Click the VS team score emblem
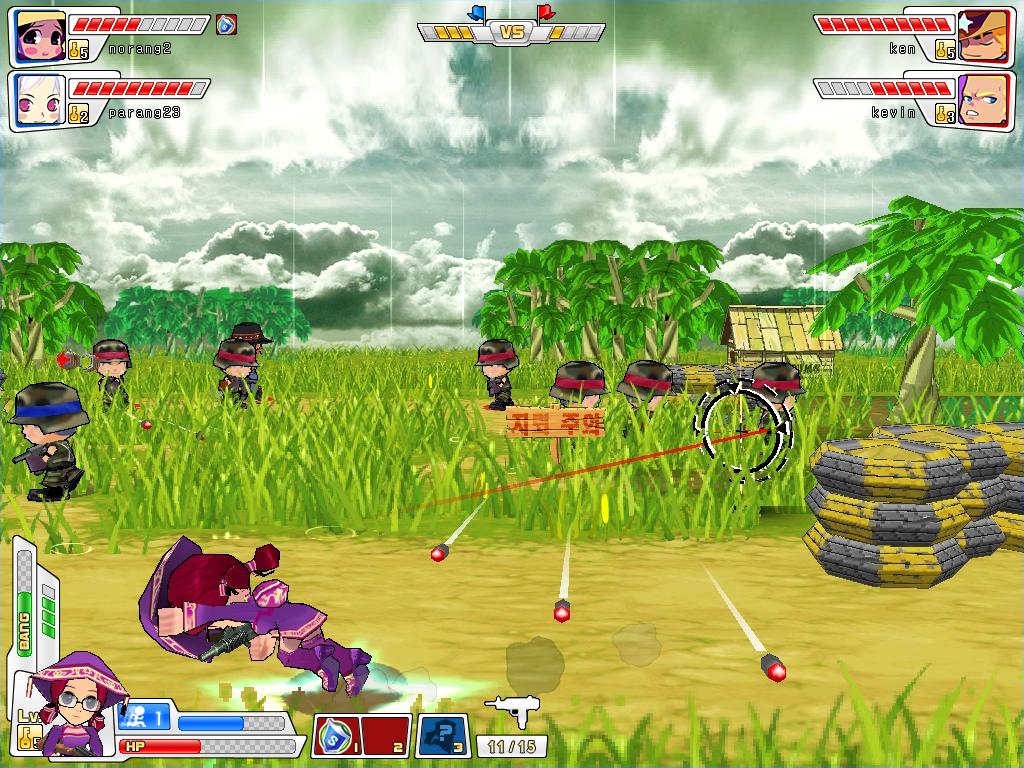This screenshot has height=768, width=1024. pyautogui.click(x=511, y=32)
